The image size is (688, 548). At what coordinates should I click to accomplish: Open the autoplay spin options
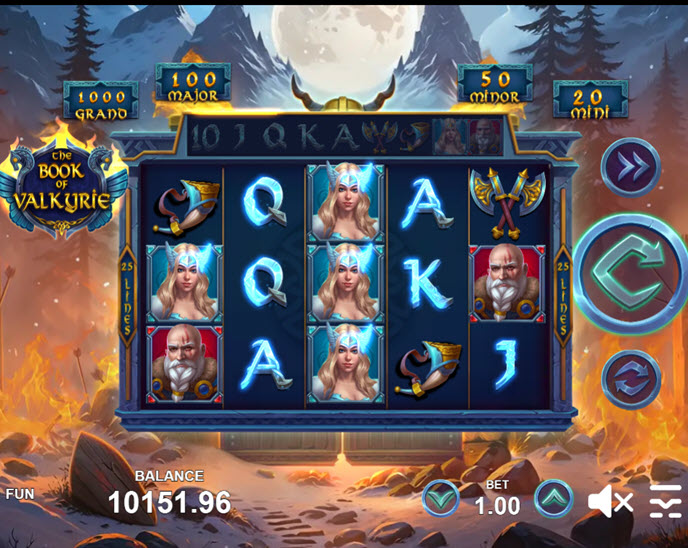[x=631, y=379]
